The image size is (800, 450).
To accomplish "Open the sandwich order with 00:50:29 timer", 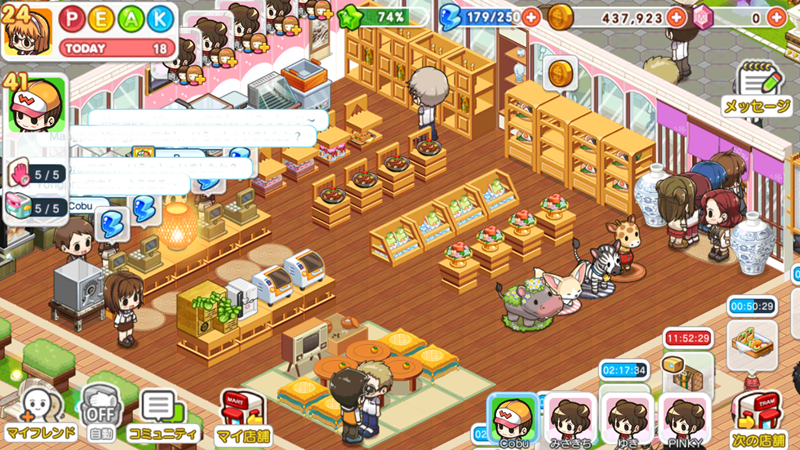I will coord(752,337).
